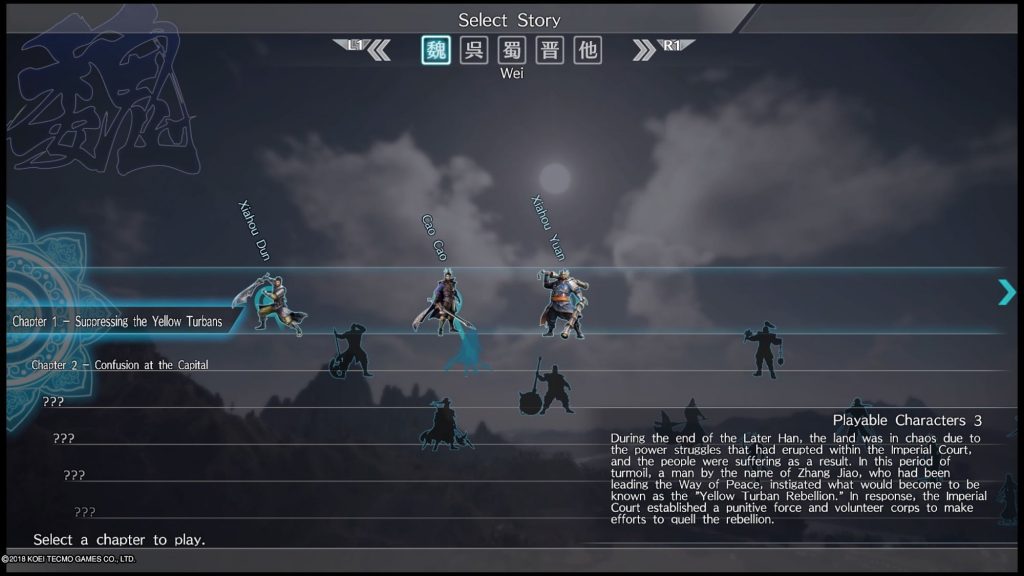
Task: Switch to the Jin kingdom tab
Action: click(x=550, y=50)
